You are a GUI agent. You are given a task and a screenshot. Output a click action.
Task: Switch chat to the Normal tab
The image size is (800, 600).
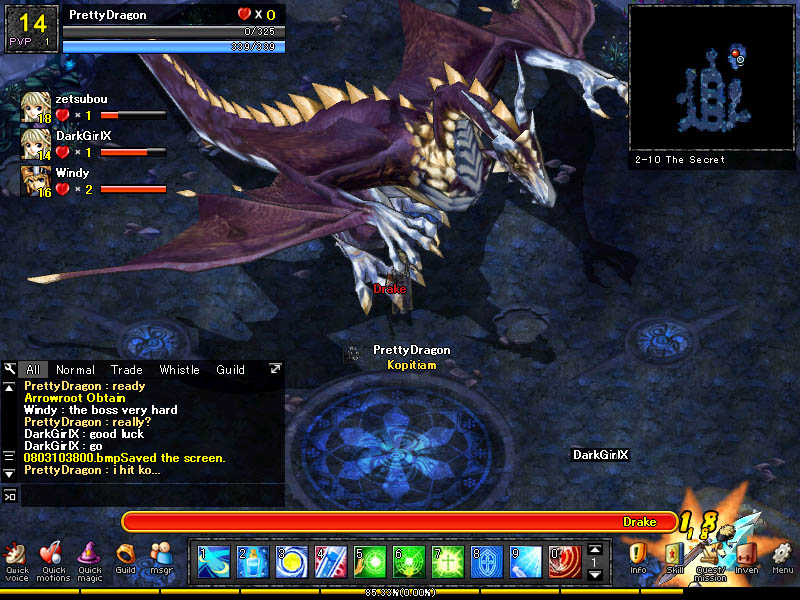coord(76,370)
